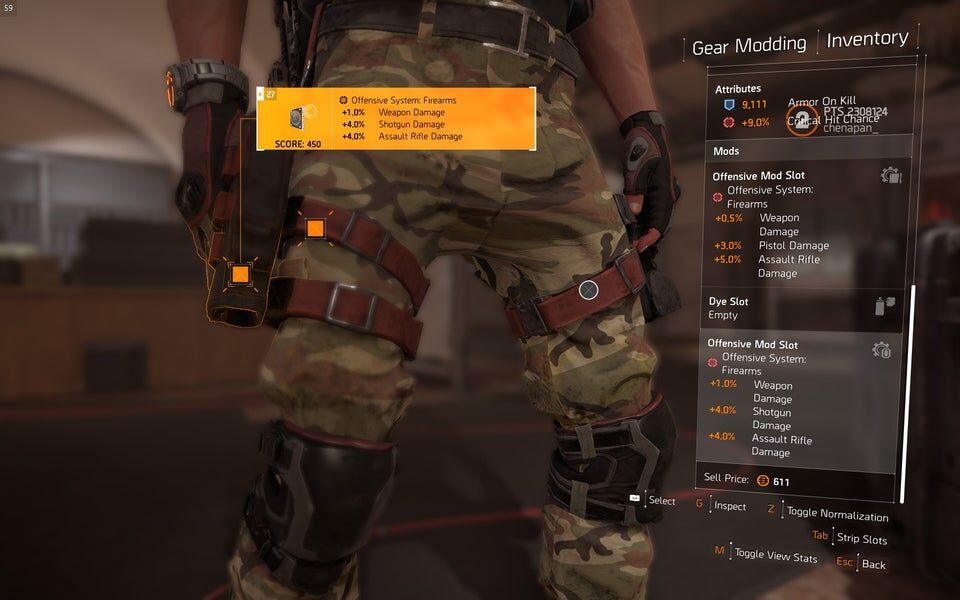Inspect the selected gear piece
The width and height of the screenshot is (960, 600).
coord(729,506)
